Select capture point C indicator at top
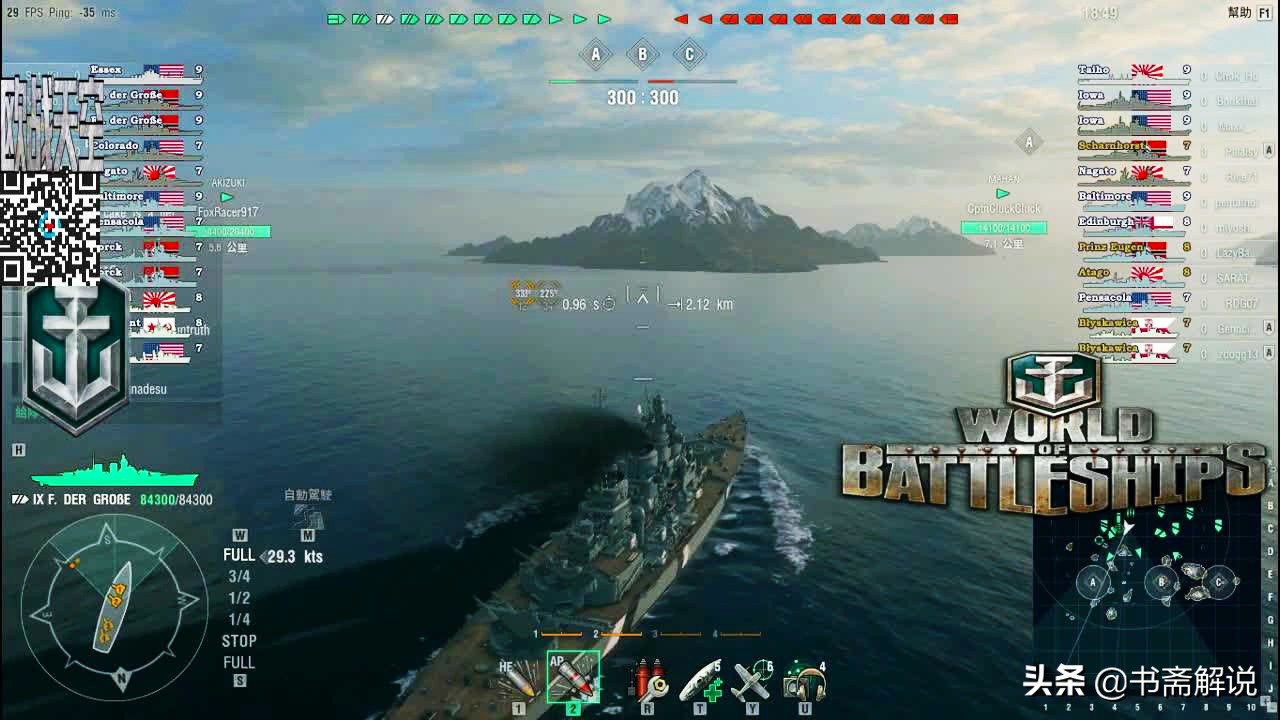Image resolution: width=1280 pixels, height=720 pixels. (x=689, y=54)
